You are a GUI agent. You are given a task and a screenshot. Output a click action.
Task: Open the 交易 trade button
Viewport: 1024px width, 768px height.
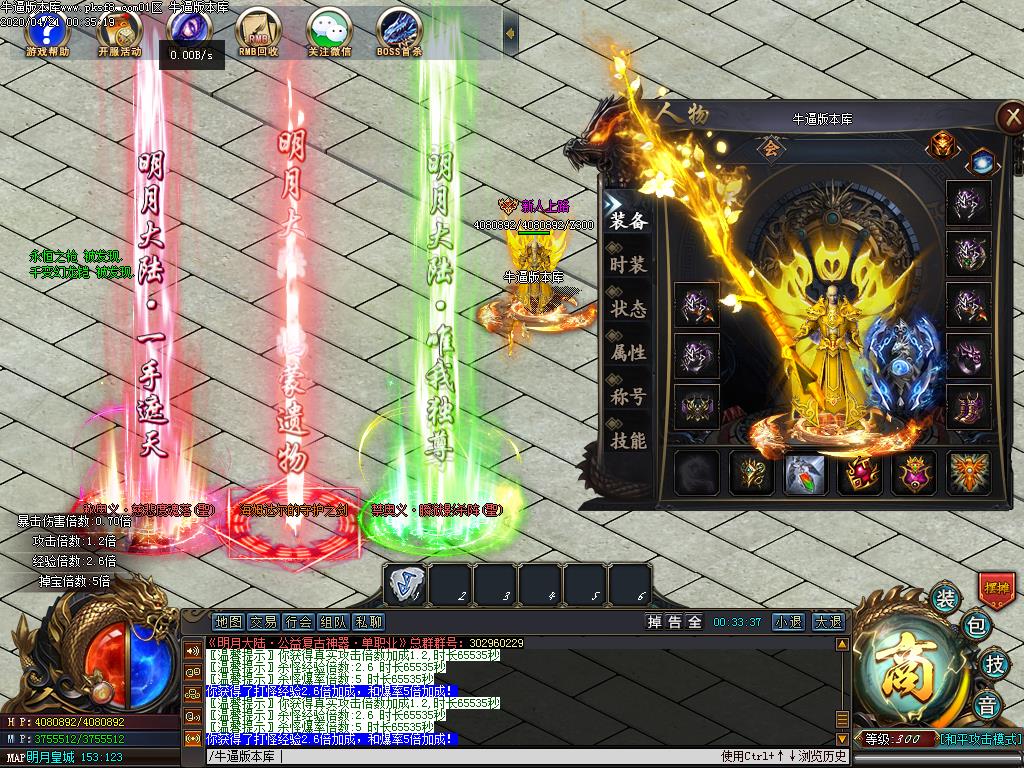pyautogui.click(x=263, y=622)
